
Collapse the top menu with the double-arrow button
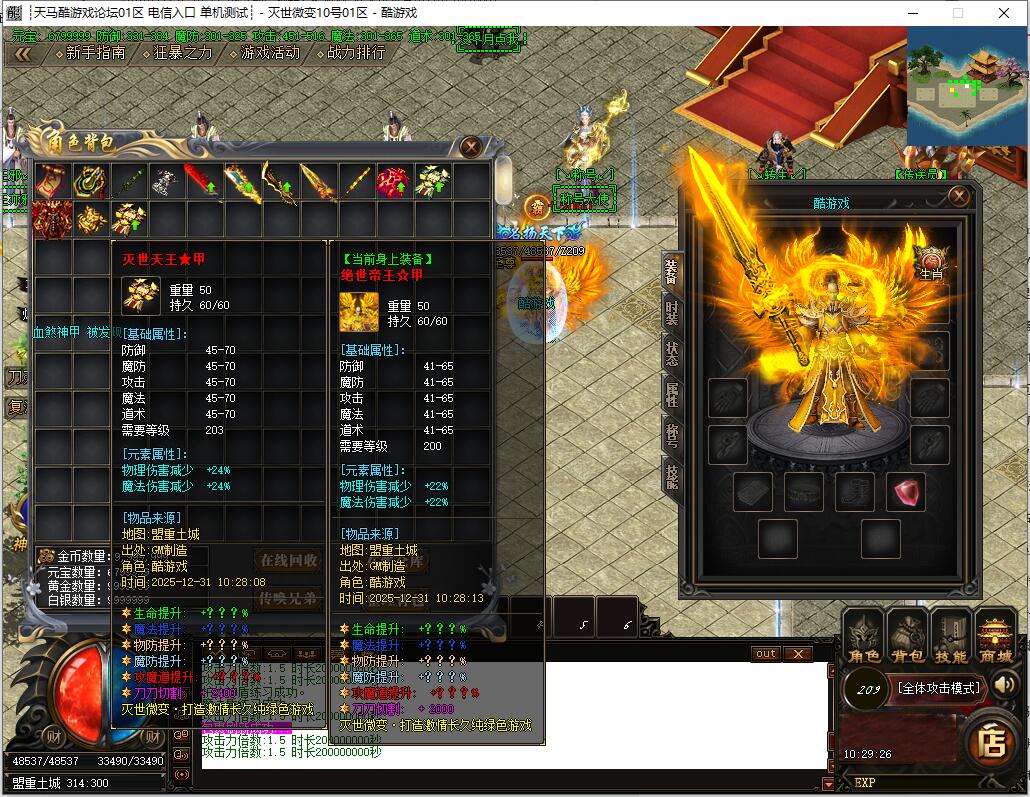click(22, 54)
